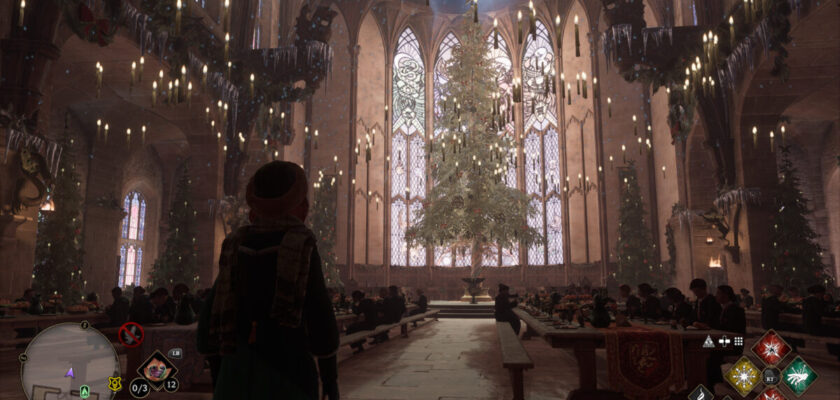This screenshot has width=840, height=400.
Task: Cast the yellow starburst spell
Action: 743,375
